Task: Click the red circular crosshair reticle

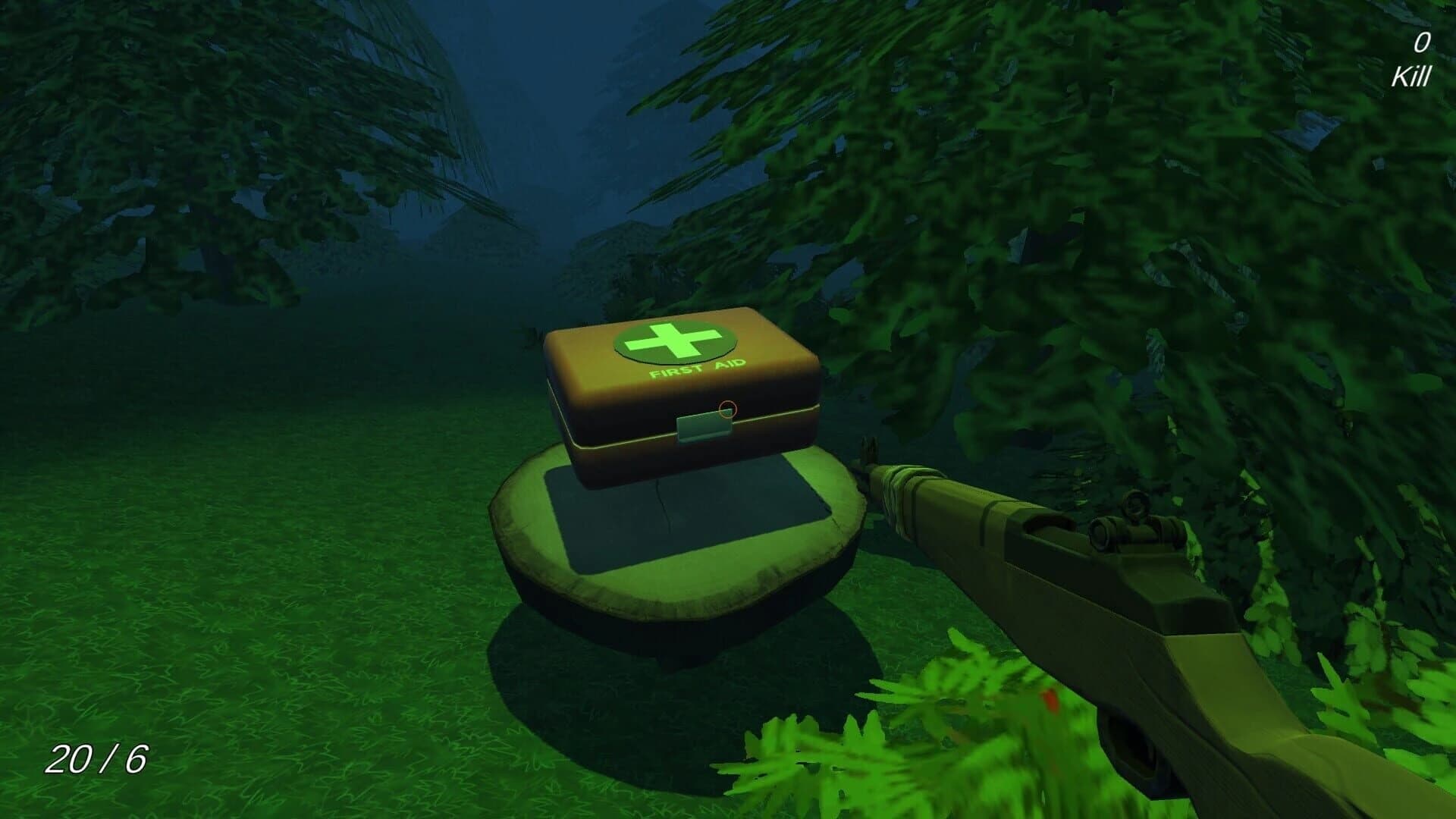Action: coord(726,409)
